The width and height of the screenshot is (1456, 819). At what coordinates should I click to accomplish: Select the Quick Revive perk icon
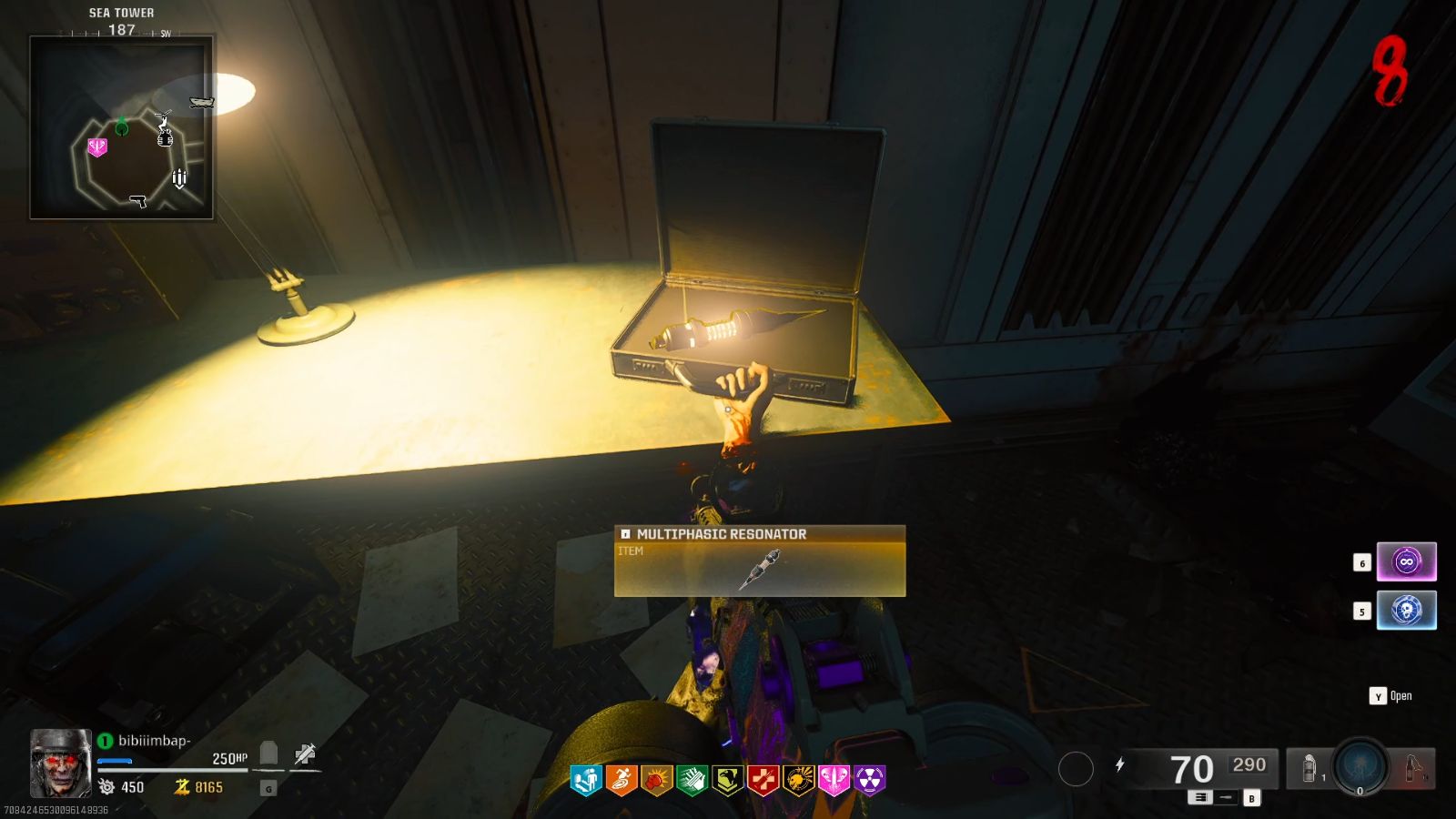coord(585,779)
